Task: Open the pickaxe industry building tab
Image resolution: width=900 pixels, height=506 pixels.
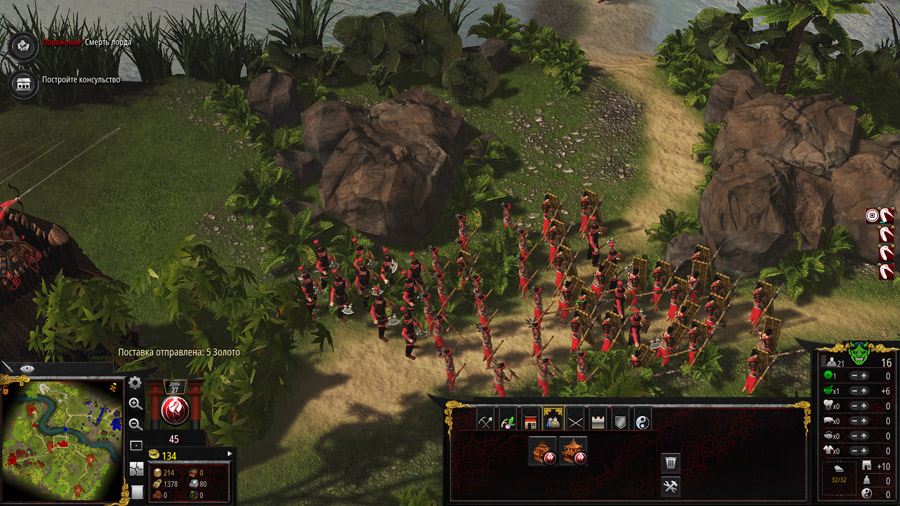Action: click(485, 420)
